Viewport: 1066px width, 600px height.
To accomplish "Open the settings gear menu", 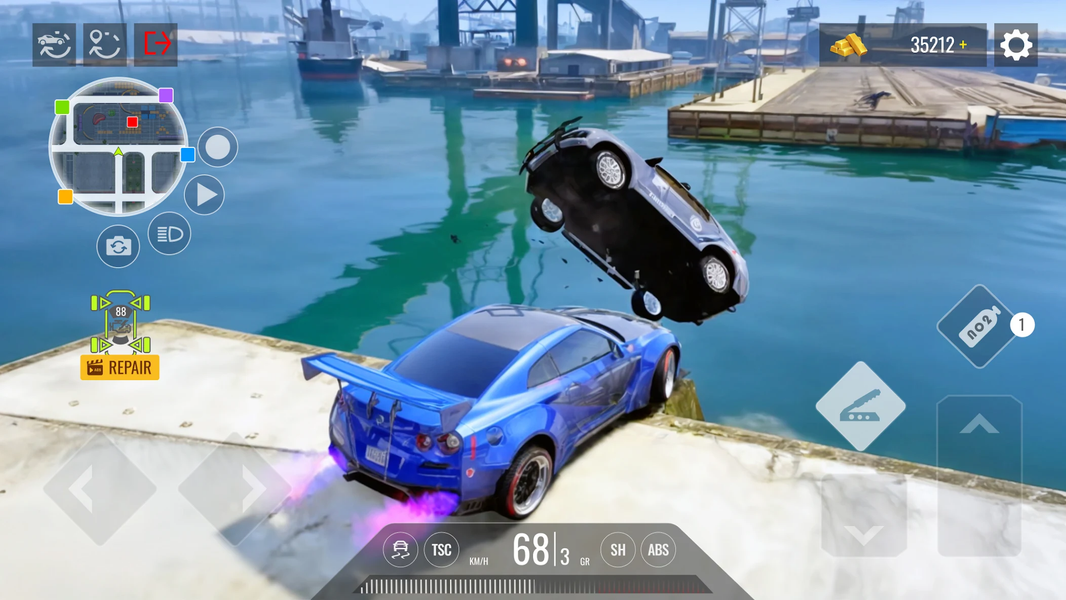I will [1015, 45].
